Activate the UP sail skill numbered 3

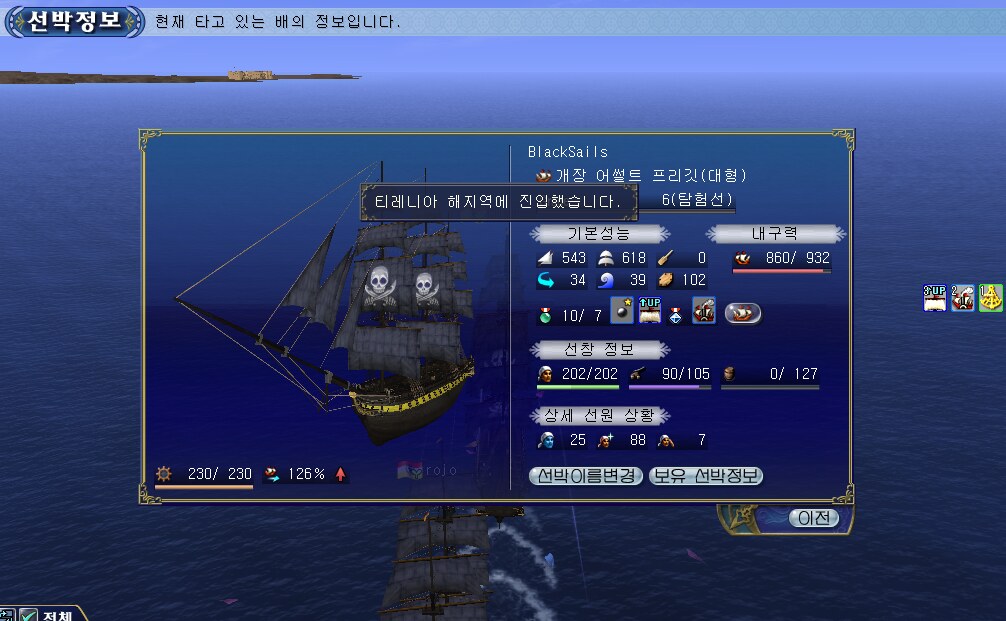[x=935, y=298]
